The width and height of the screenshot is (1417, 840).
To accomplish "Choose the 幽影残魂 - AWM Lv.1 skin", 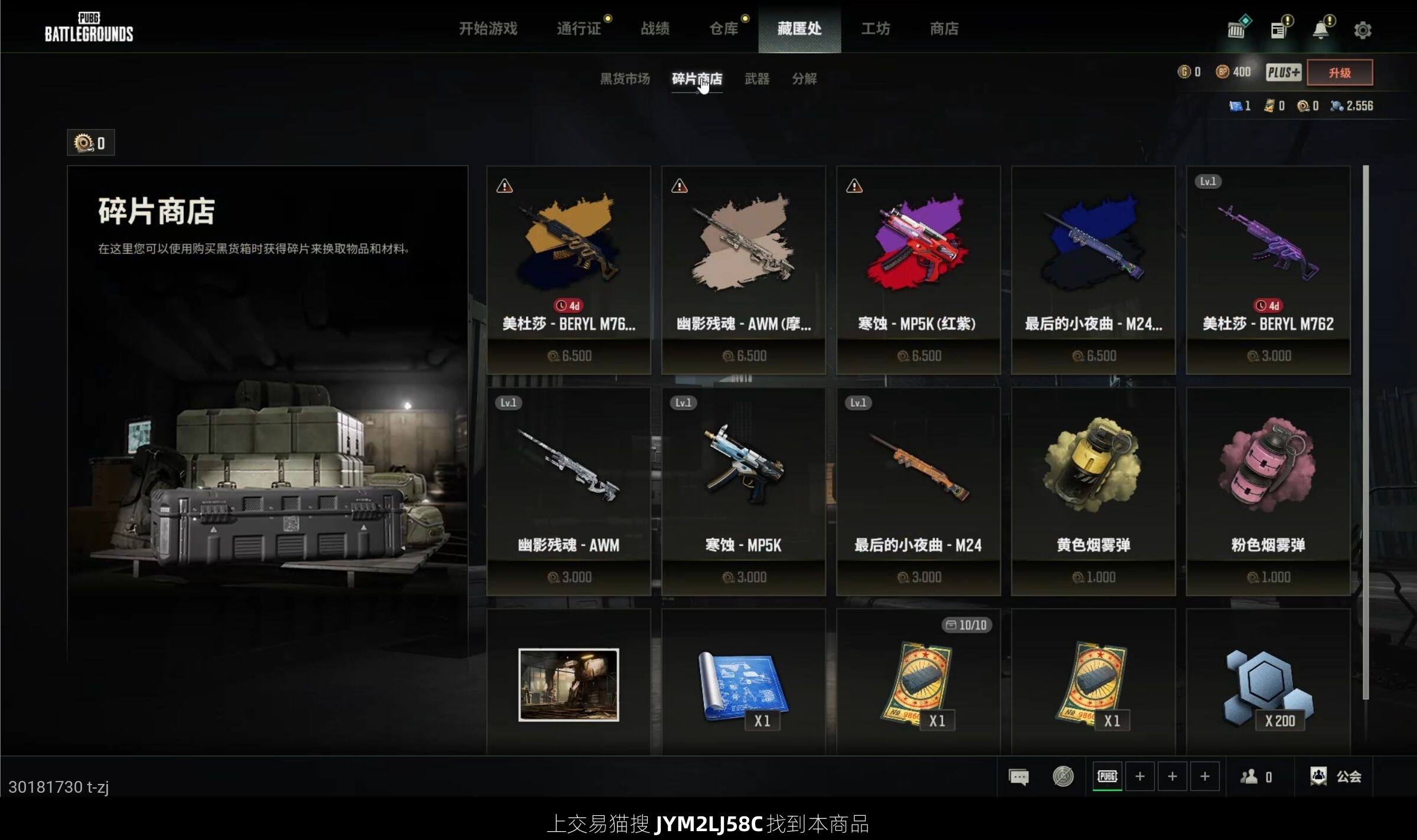I will (x=568, y=491).
